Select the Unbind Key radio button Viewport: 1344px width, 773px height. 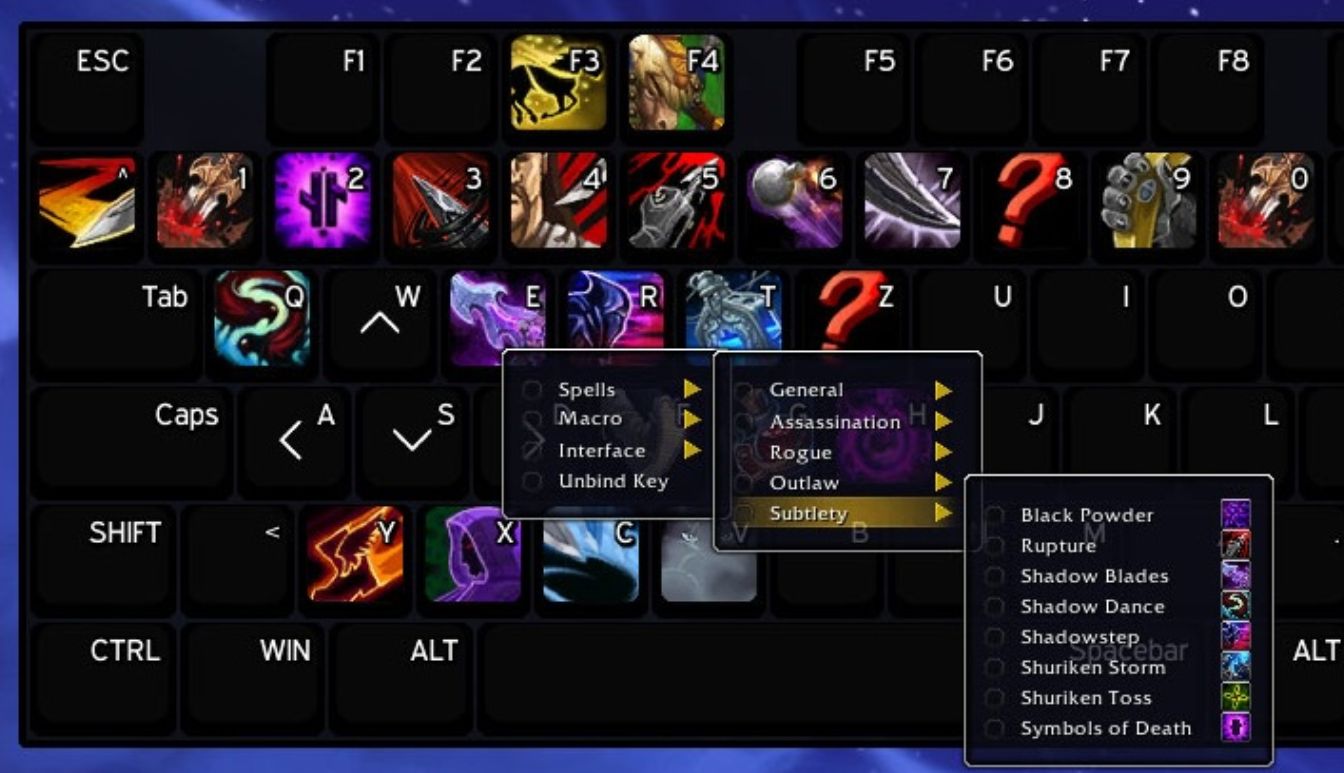(532, 481)
